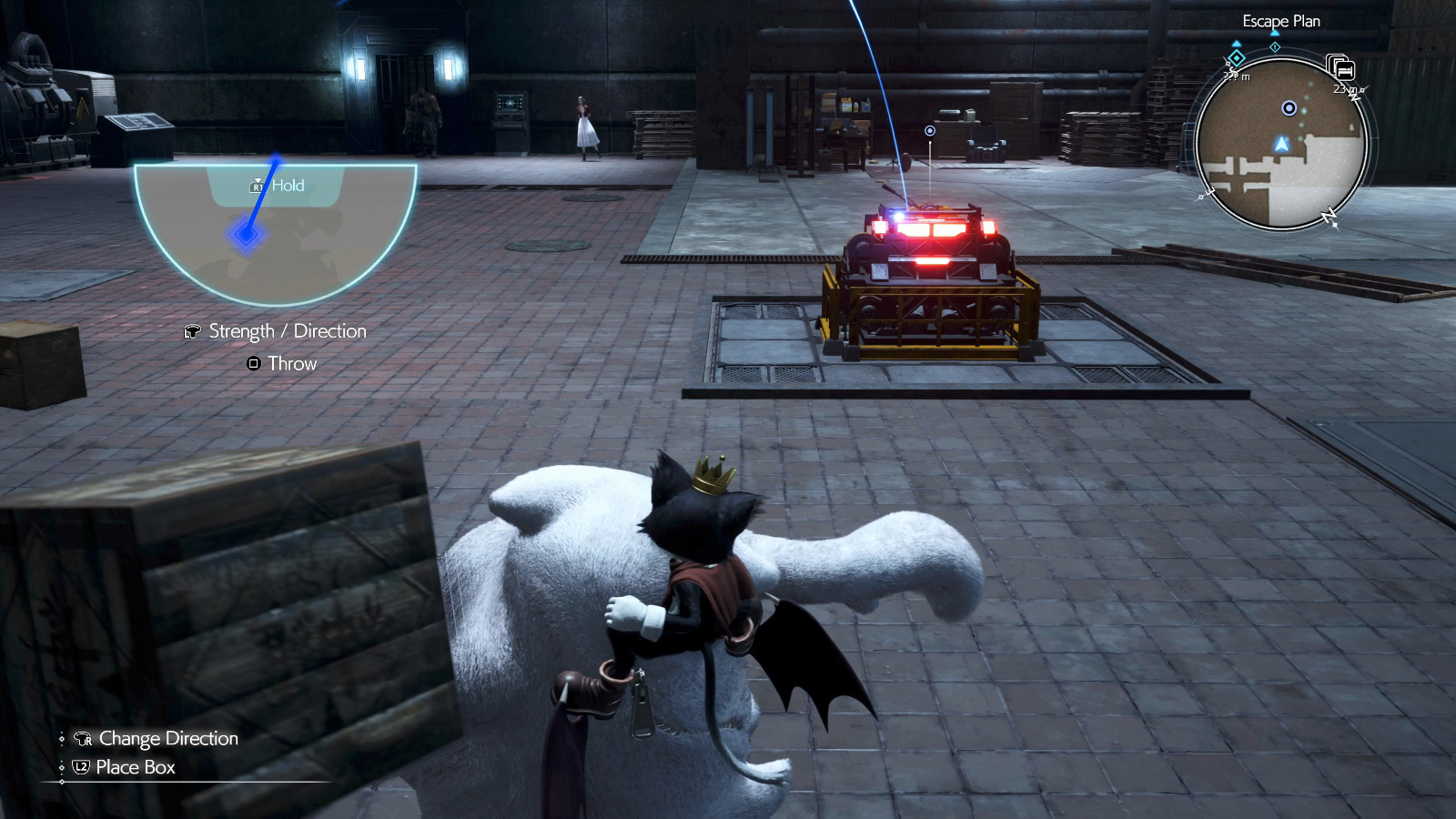Click the 23 m distance label near the minimap
The image size is (1456, 819).
coord(1342,88)
